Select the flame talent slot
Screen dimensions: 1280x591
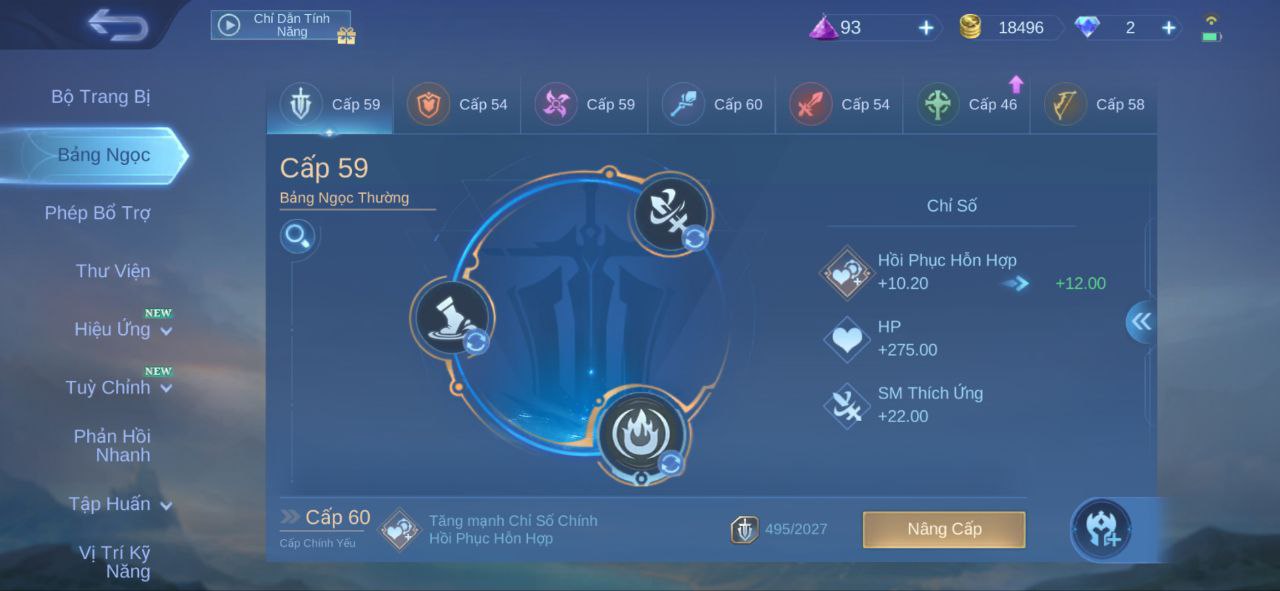pos(641,434)
